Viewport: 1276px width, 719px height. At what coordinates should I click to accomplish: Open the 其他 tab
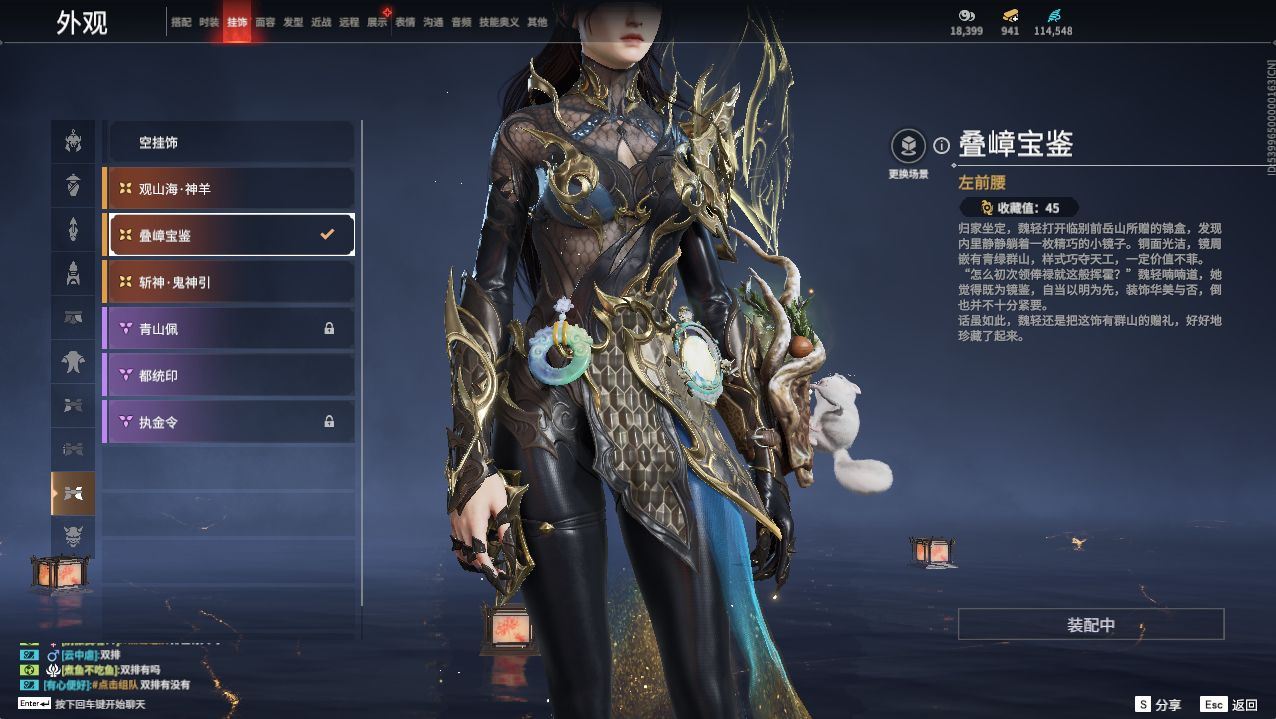[x=537, y=22]
